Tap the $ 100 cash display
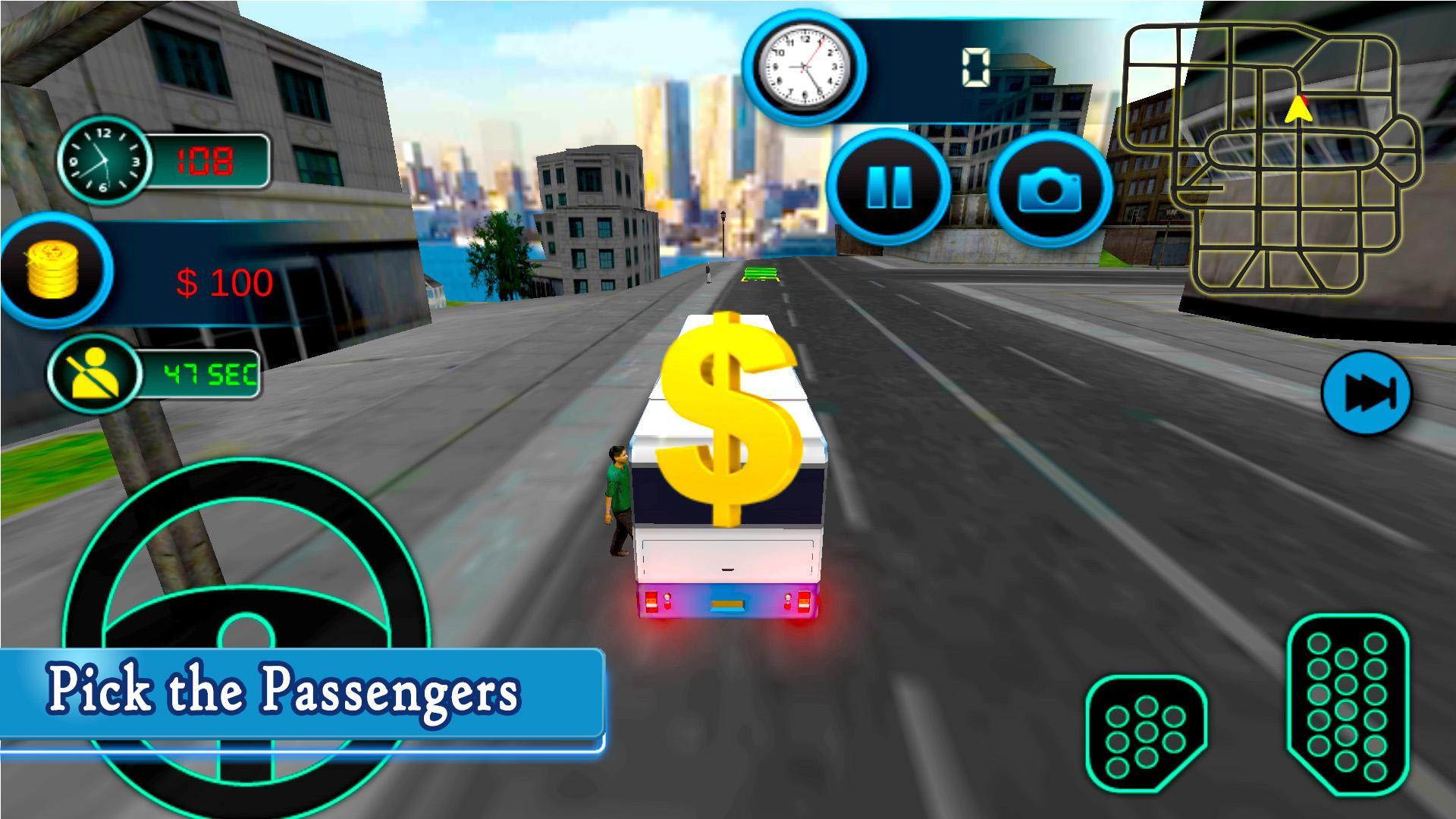The width and height of the screenshot is (1456, 819). 224,281
